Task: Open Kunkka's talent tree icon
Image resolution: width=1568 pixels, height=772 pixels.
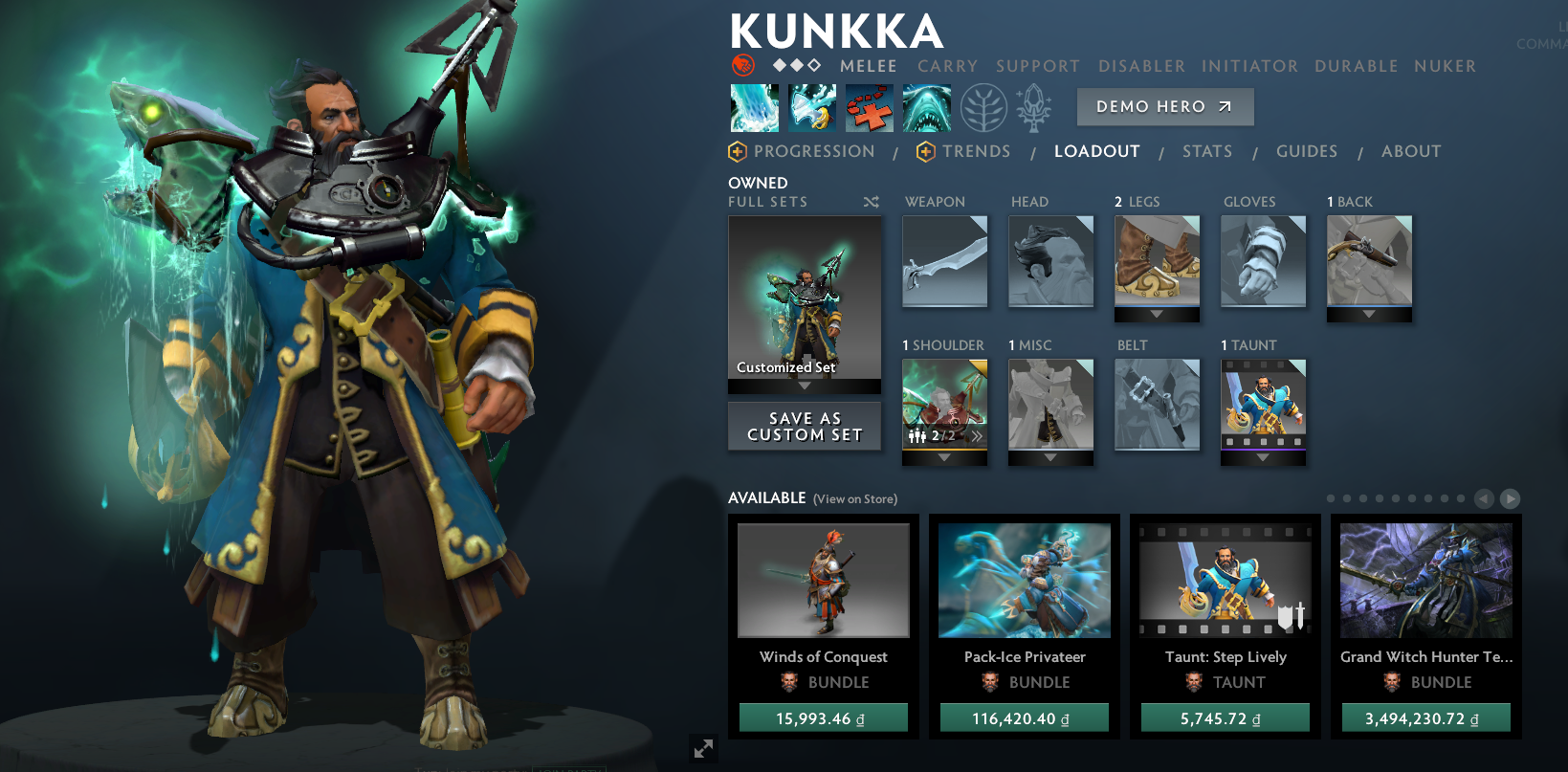Action: click(983, 108)
